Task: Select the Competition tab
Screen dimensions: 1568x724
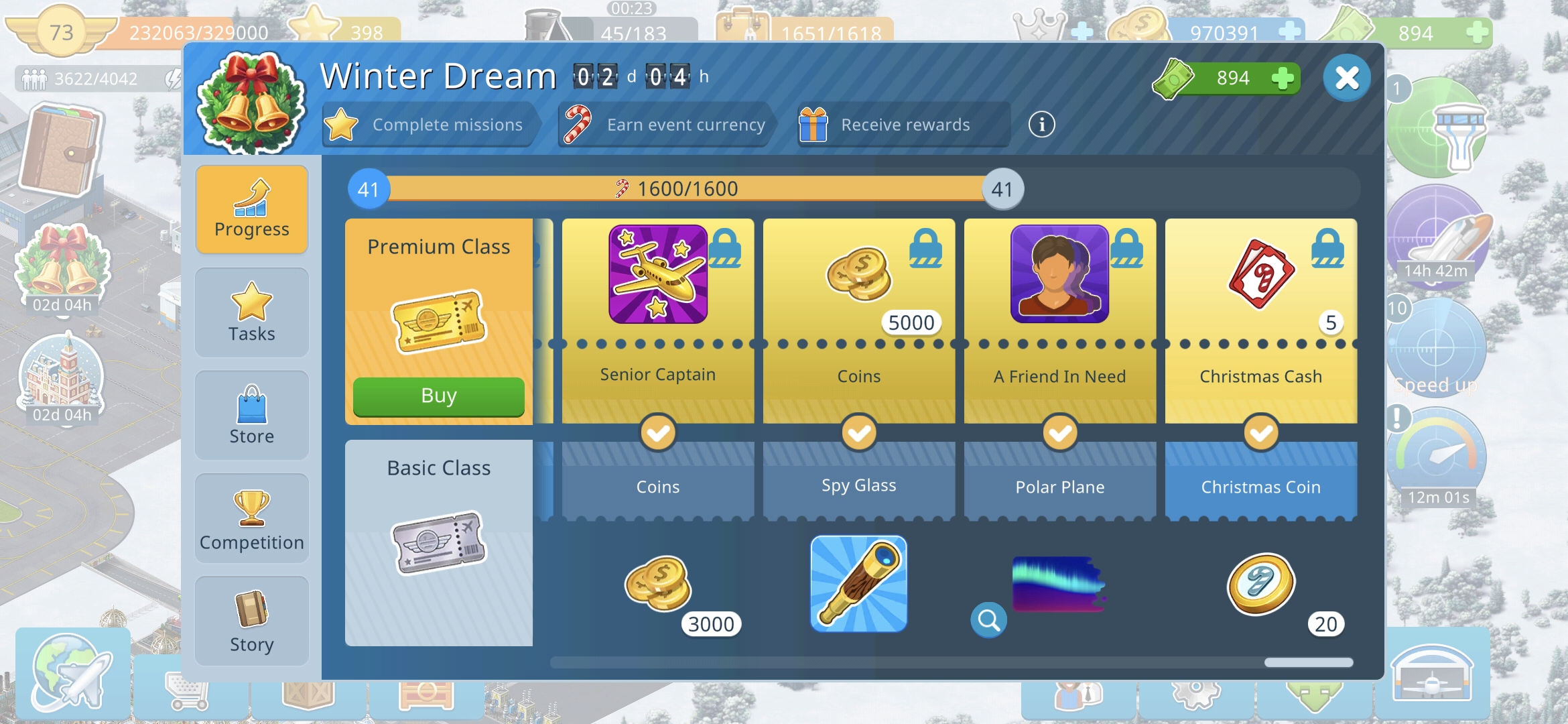Action: click(x=251, y=519)
